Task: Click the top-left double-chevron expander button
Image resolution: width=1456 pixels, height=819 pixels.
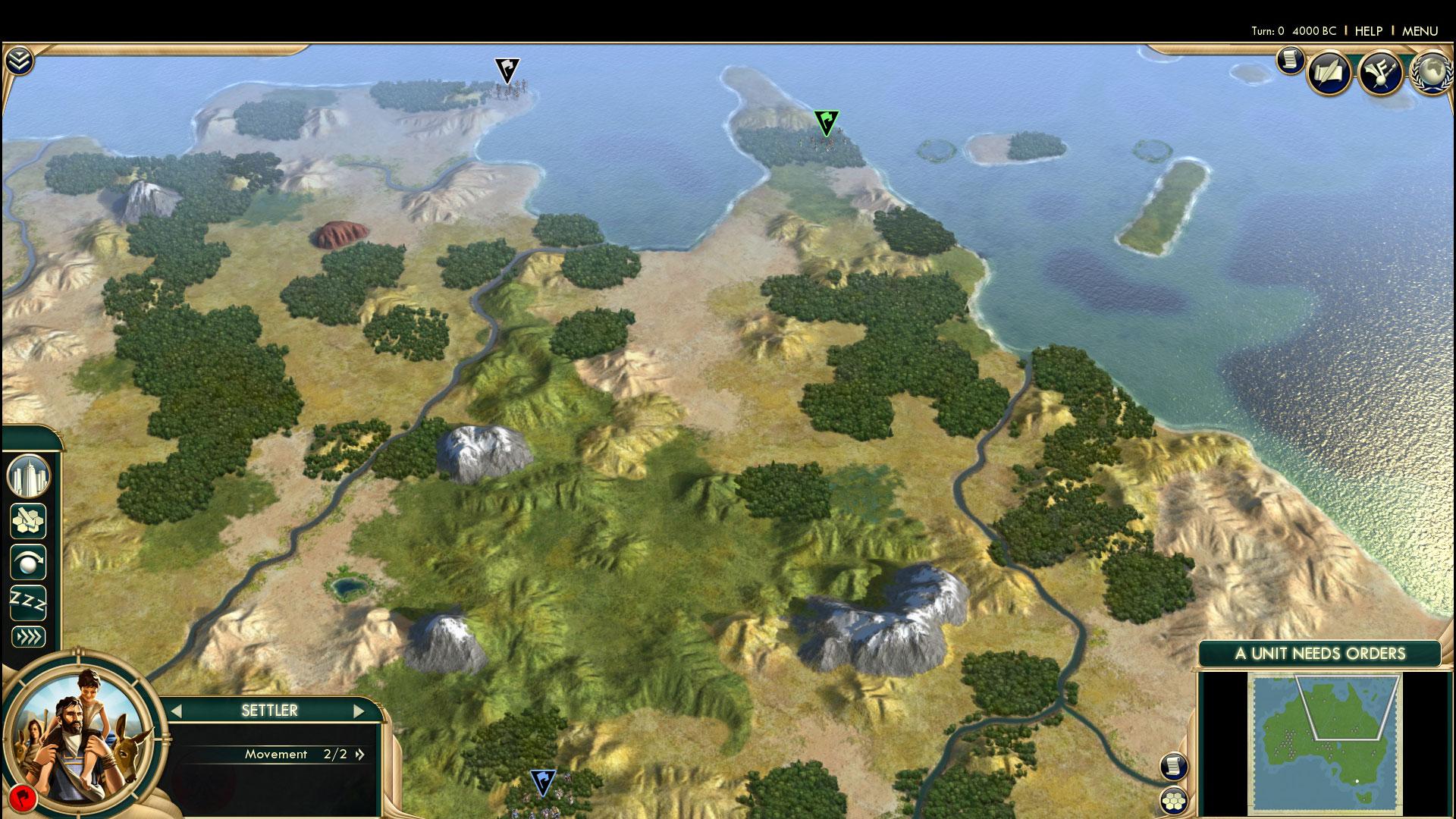Action: [x=20, y=61]
